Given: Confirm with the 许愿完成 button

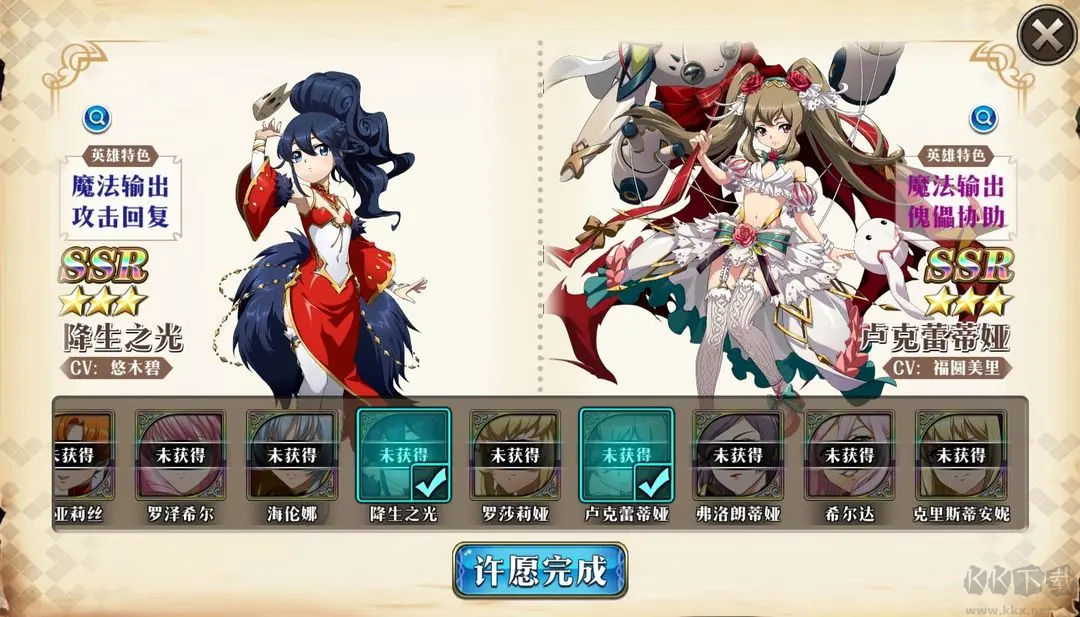Looking at the screenshot, I should 540,571.
